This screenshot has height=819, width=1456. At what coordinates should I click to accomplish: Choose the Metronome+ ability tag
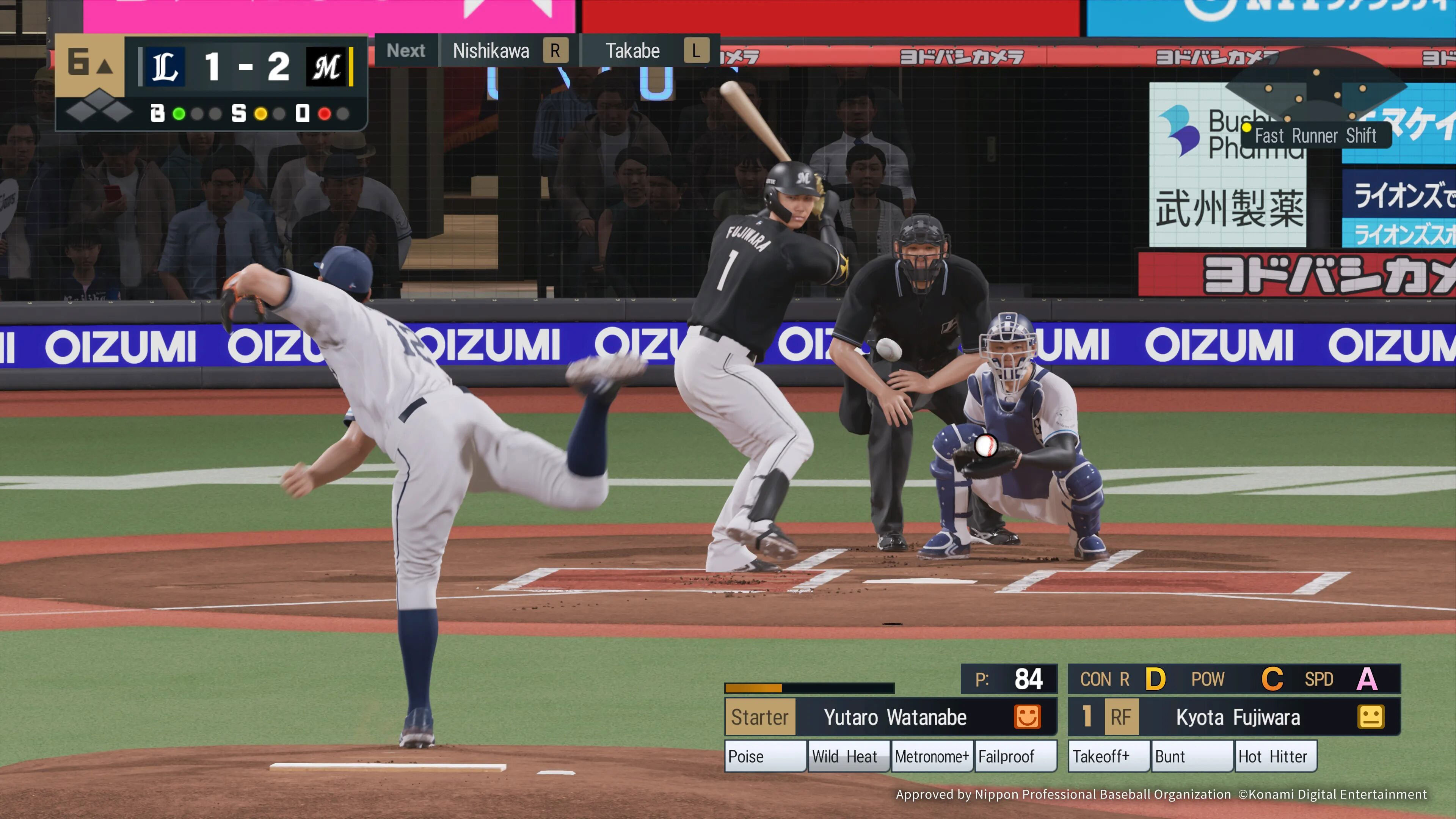click(932, 756)
